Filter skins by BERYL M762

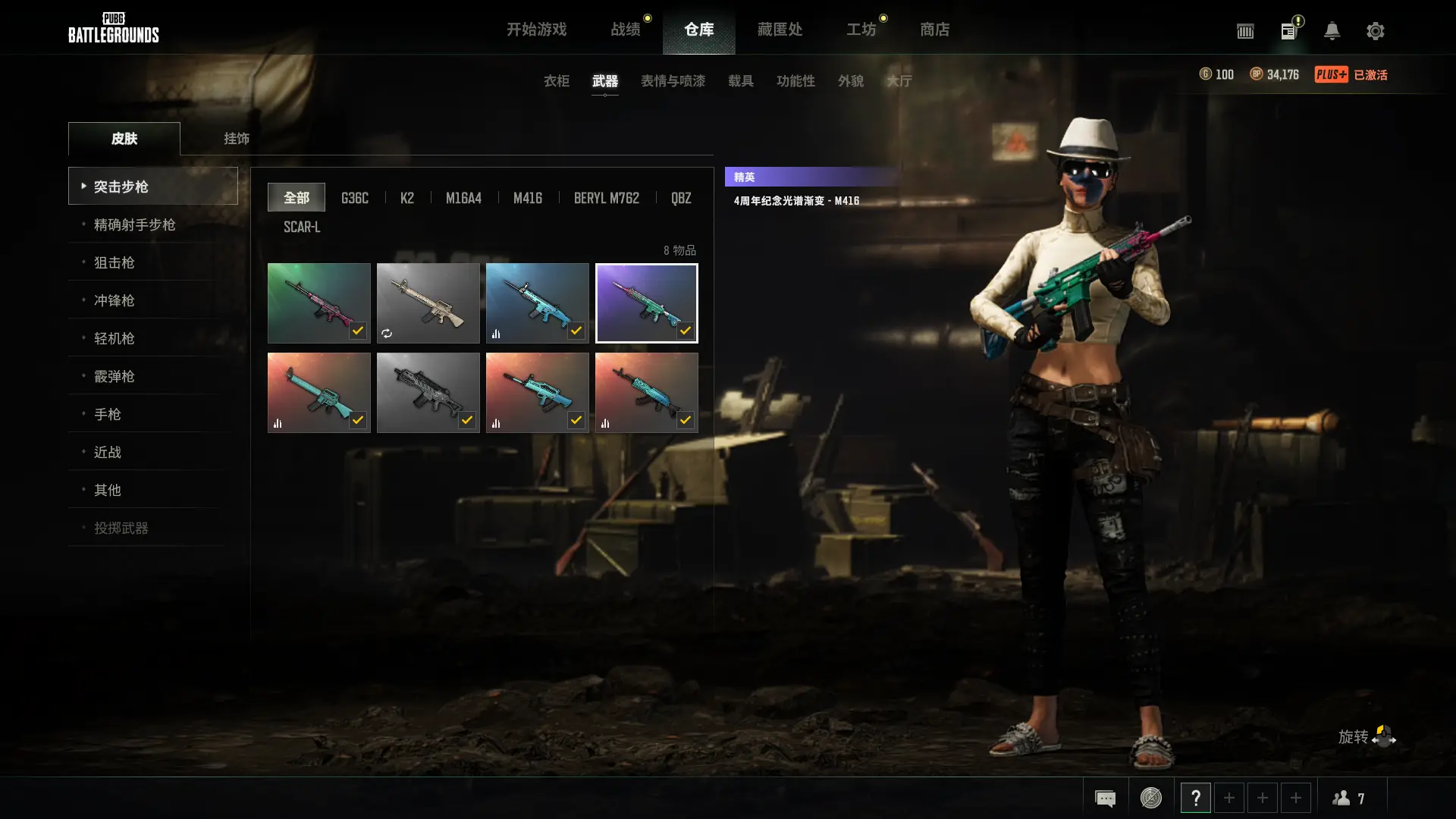pyautogui.click(x=606, y=198)
